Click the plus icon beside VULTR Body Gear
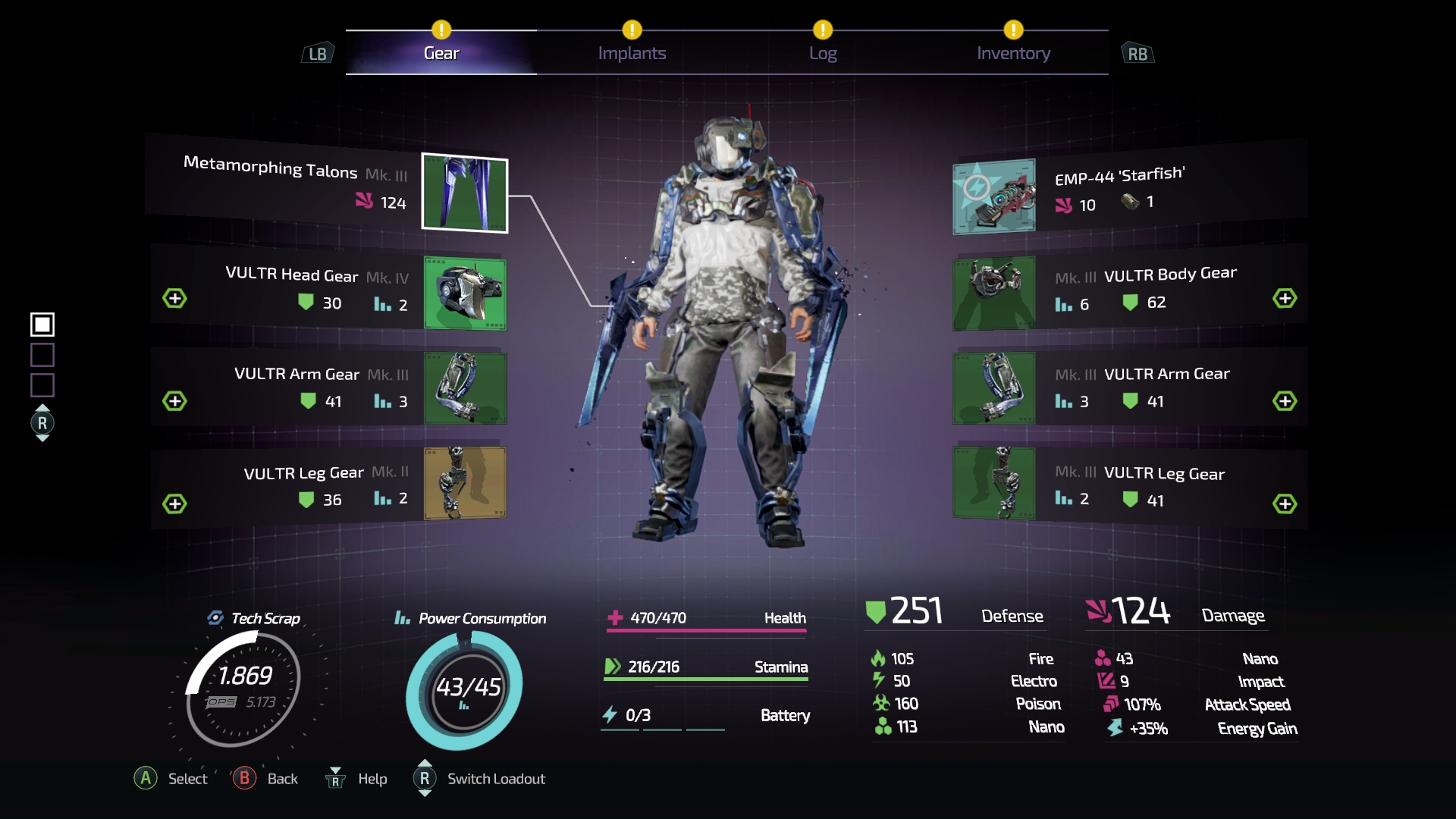This screenshot has width=1456, height=819. coord(1285,298)
